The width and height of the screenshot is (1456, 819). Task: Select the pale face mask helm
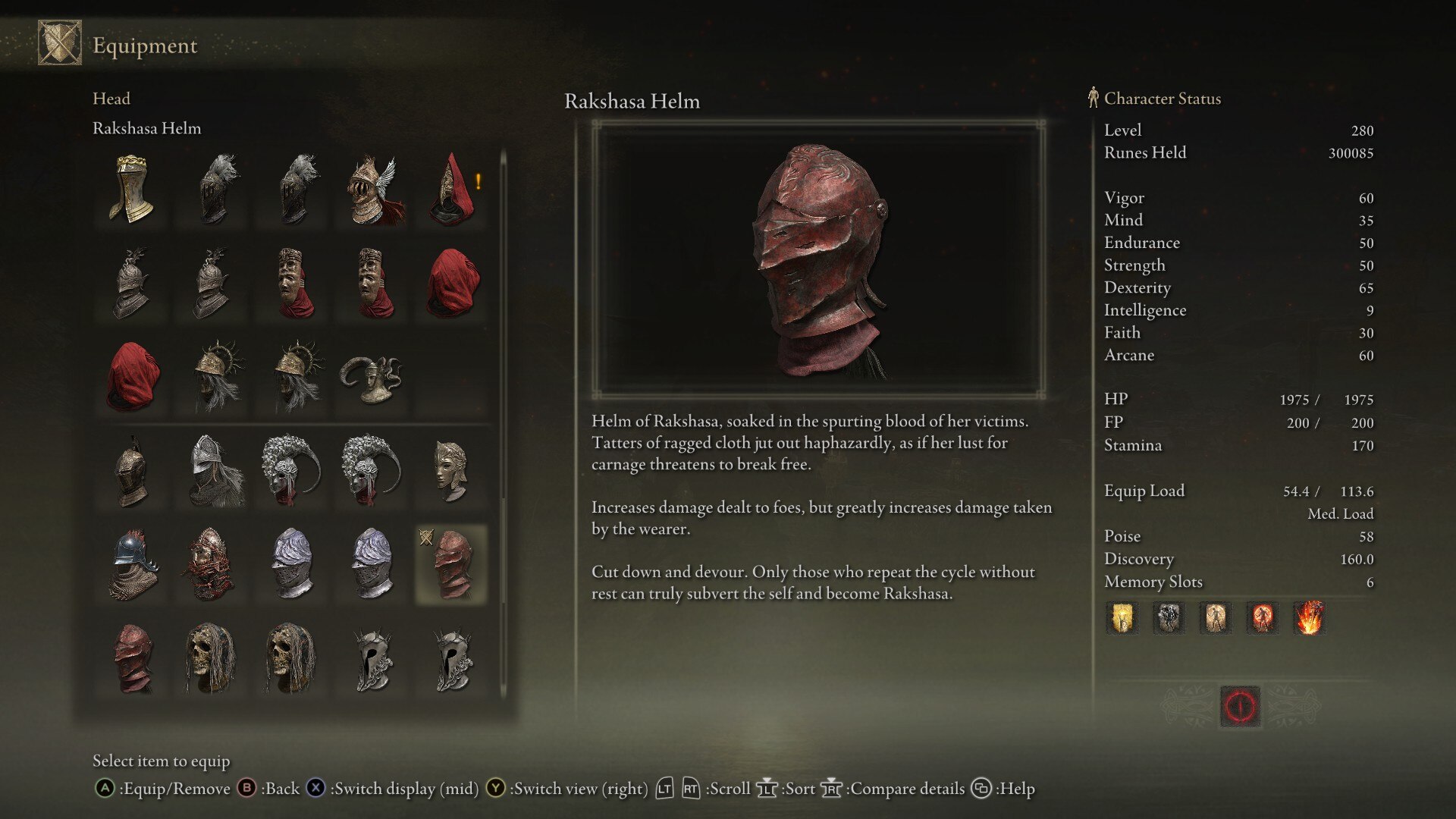pyautogui.click(x=452, y=471)
